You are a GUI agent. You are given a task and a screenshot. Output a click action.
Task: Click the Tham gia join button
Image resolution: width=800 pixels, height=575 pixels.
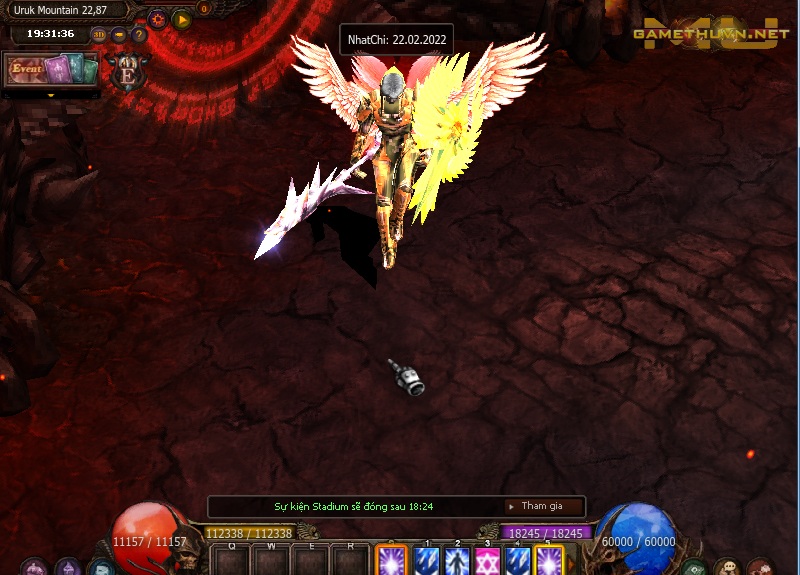541,506
